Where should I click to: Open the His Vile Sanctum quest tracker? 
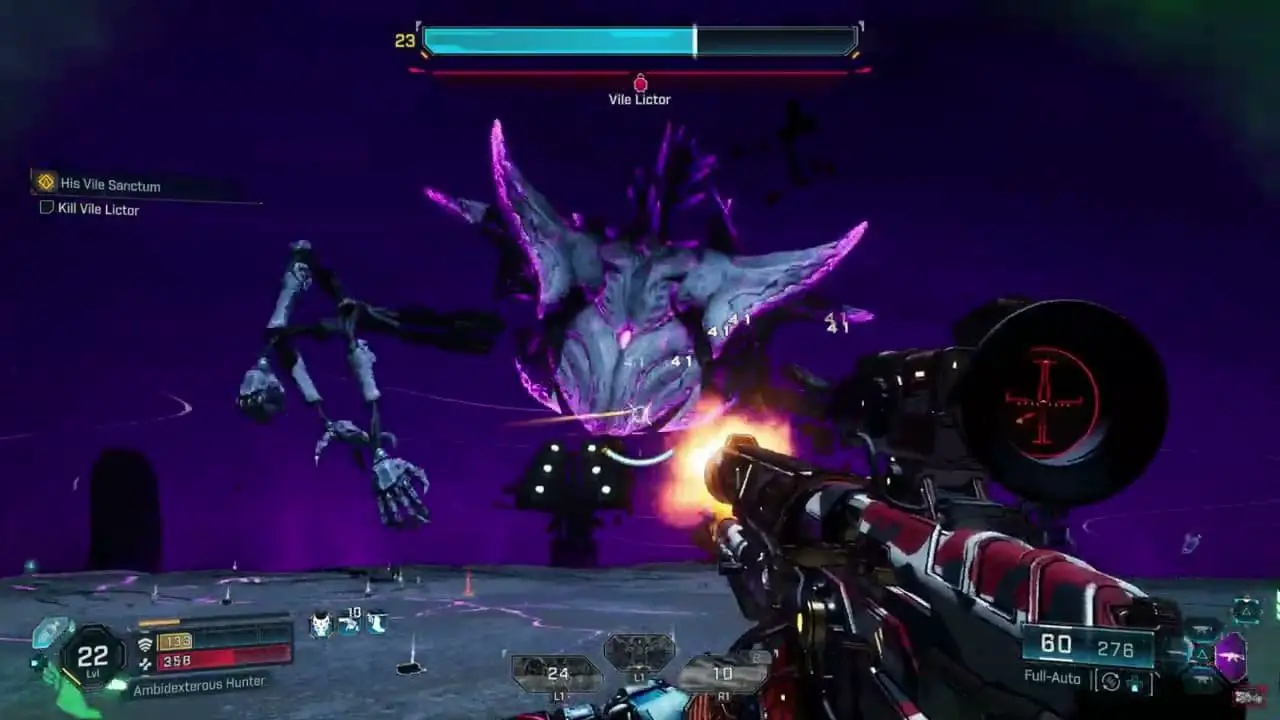click(110, 185)
